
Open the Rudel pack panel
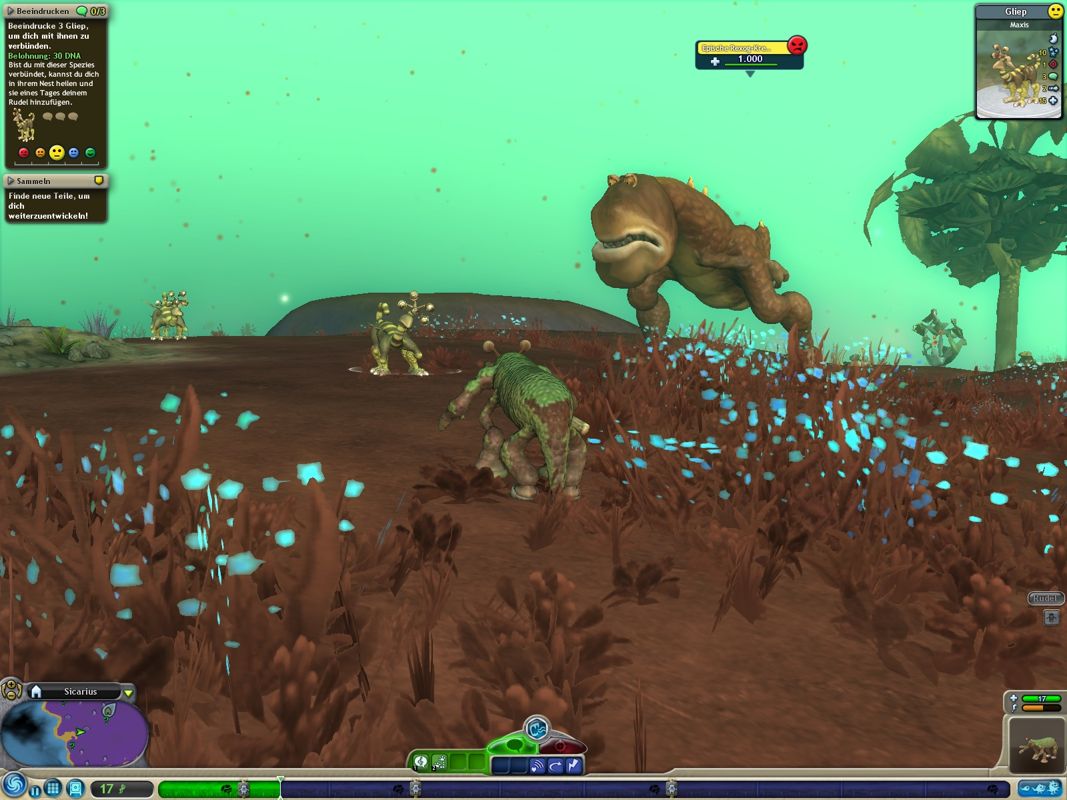[1045, 598]
